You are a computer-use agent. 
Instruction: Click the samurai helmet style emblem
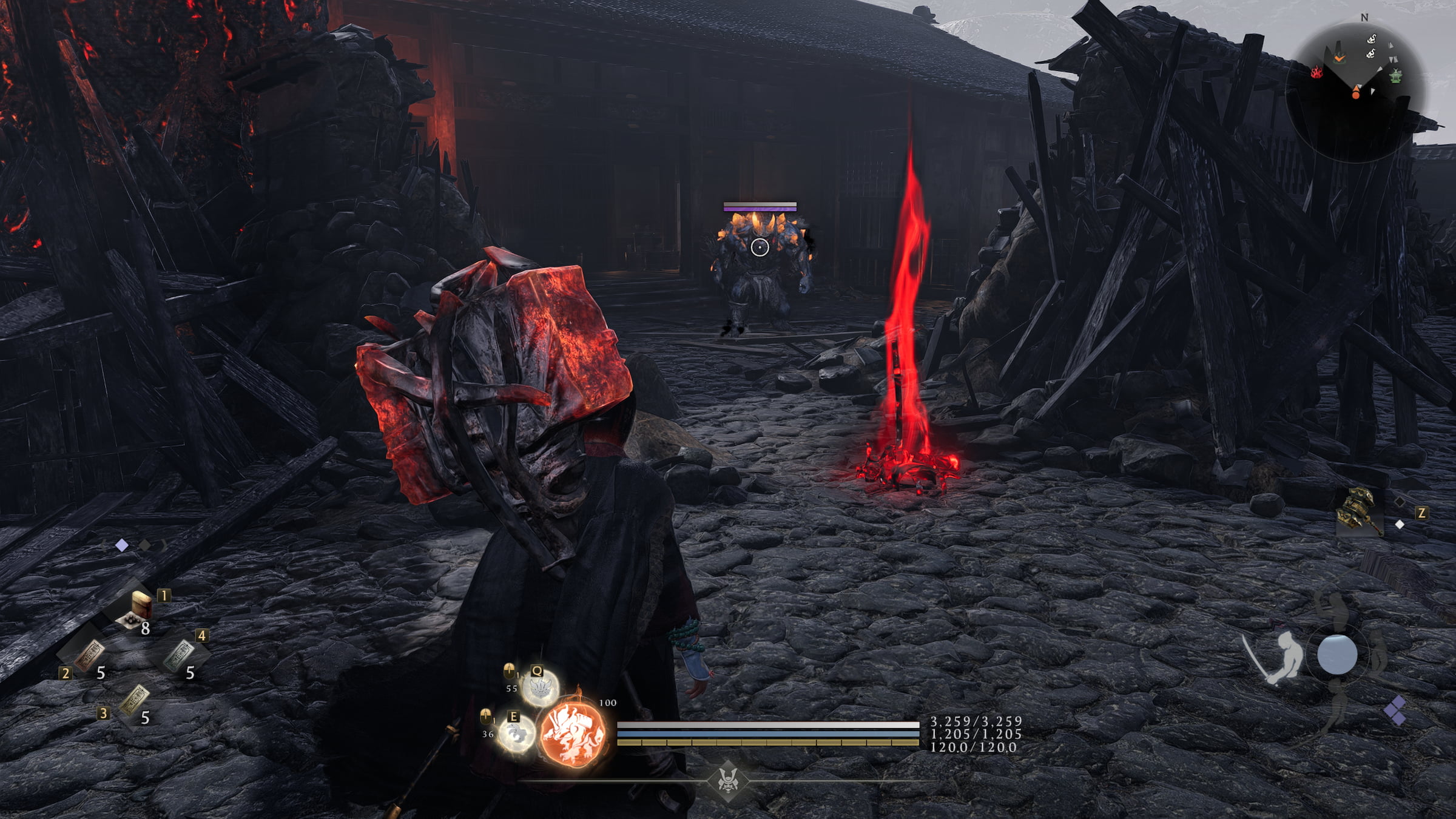[728, 780]
